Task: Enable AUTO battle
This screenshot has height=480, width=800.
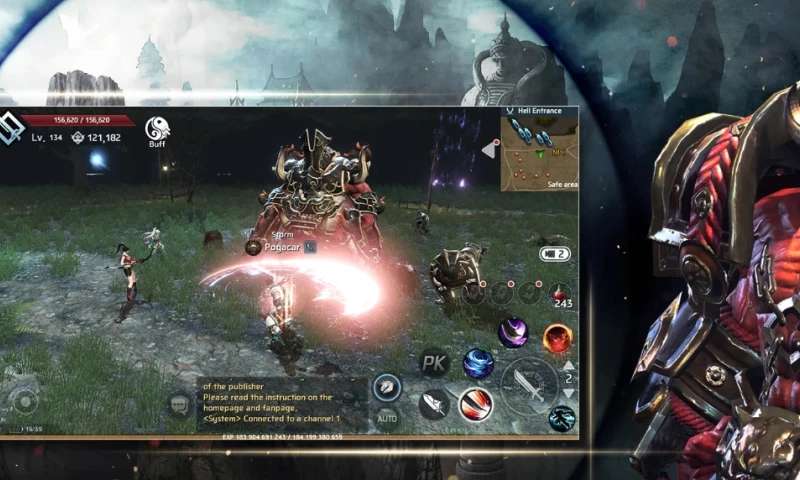Action: [386, 417]
